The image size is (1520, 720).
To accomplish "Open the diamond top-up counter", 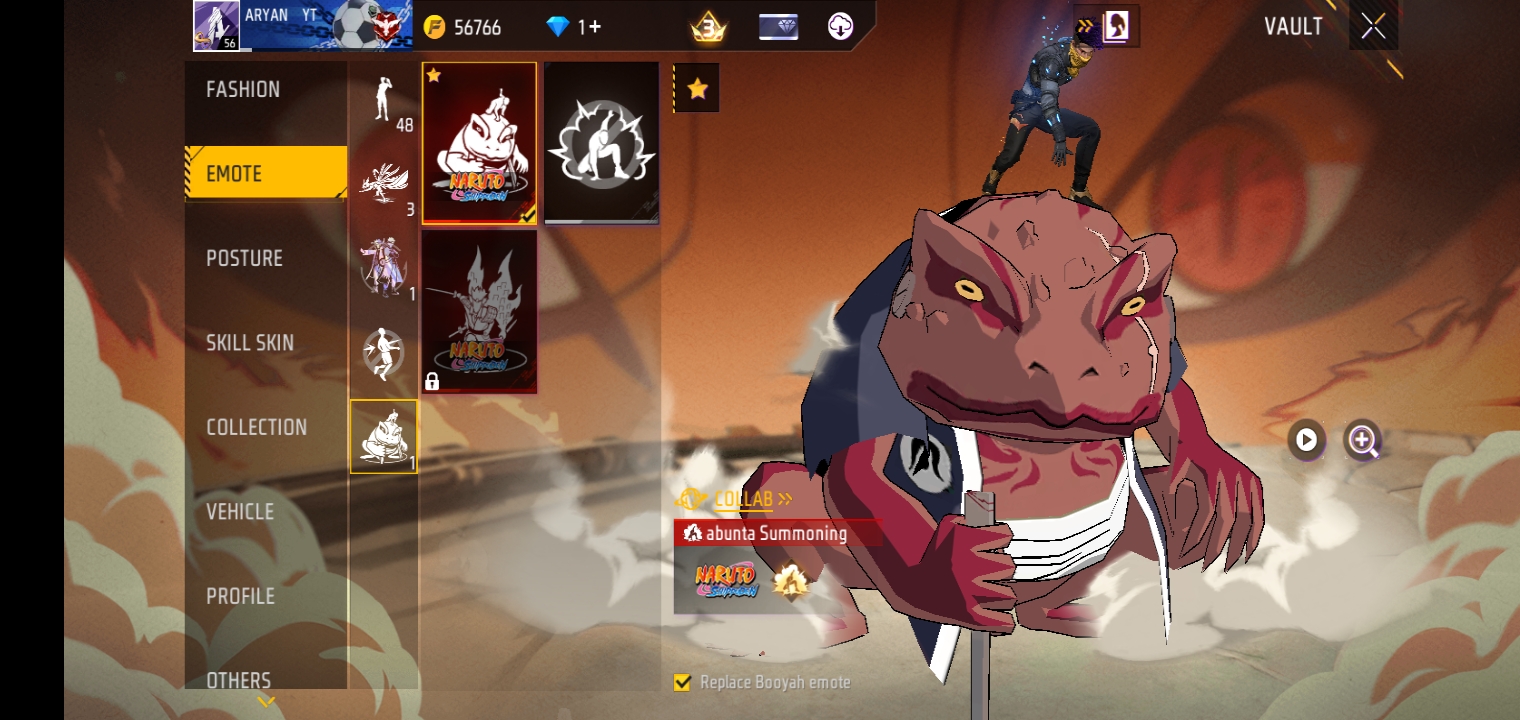I will tap(574, 27).
